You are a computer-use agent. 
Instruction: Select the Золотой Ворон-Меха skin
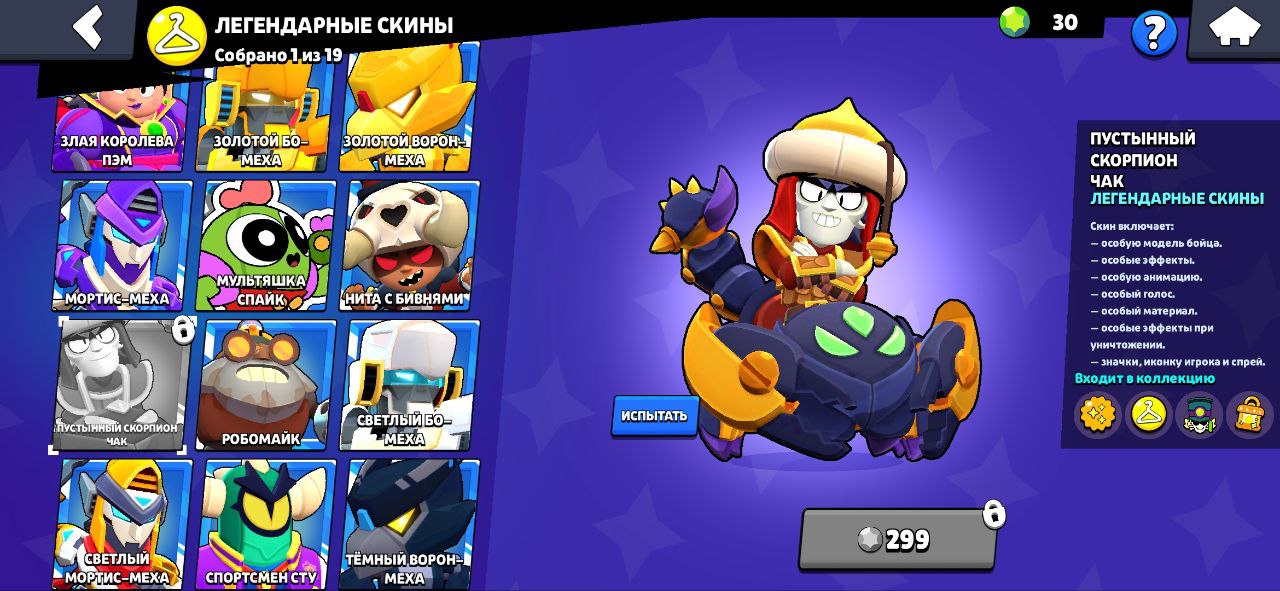point(408,112)
